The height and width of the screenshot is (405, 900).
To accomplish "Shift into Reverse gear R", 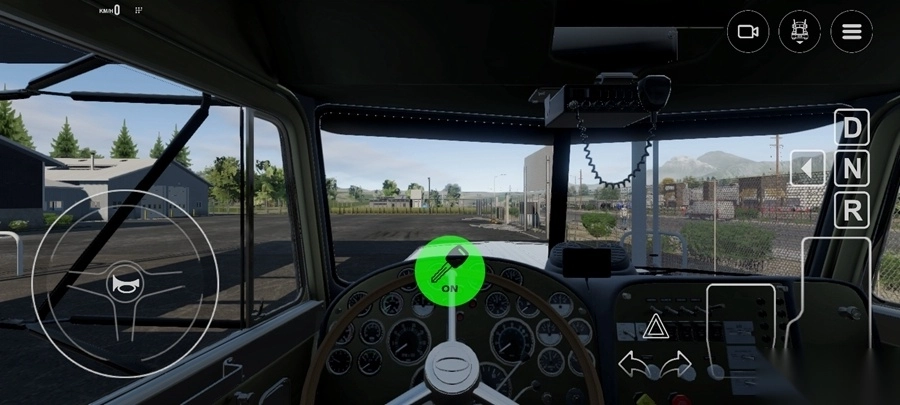I will 851,210.
